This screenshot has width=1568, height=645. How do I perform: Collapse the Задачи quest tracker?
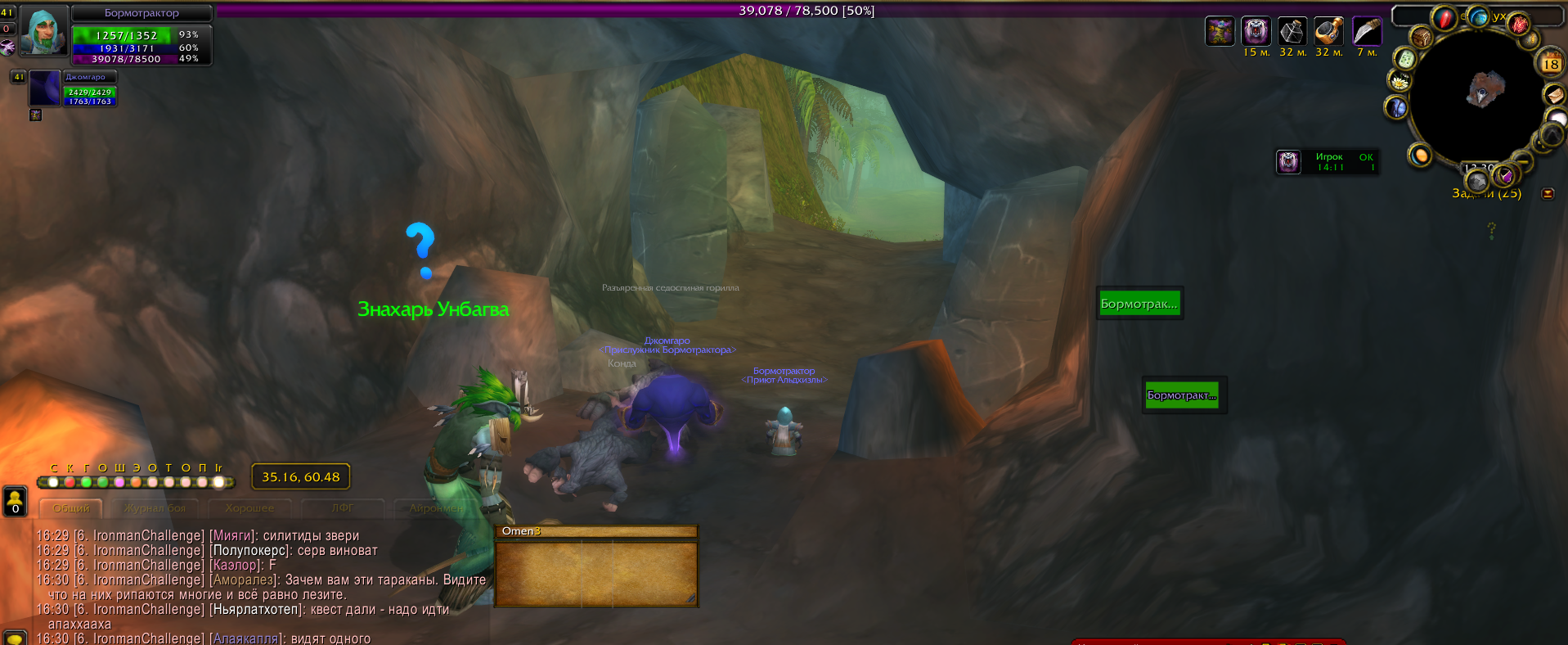(1548, 194)
